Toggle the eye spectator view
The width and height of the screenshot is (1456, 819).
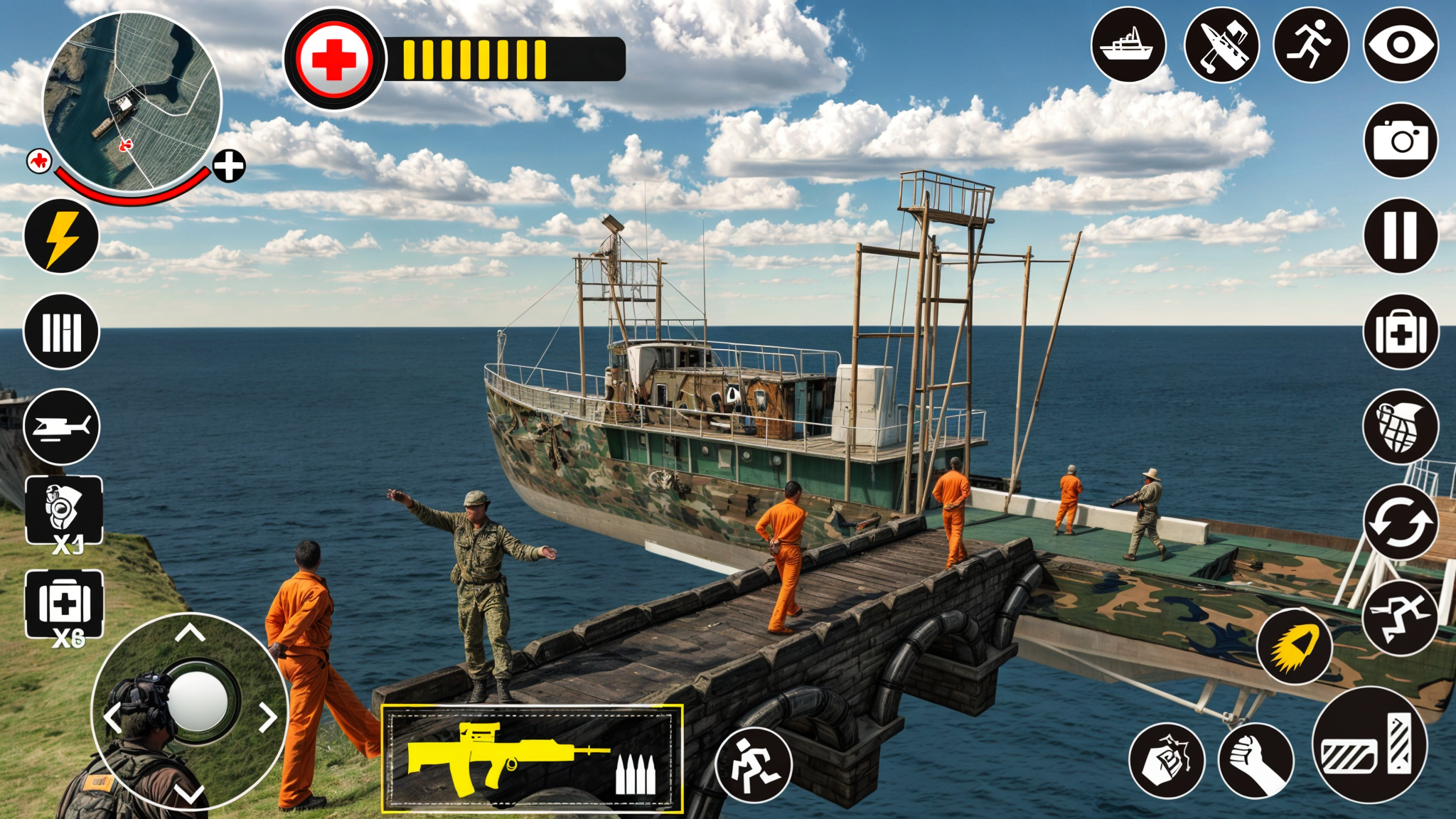[1399, 46]
